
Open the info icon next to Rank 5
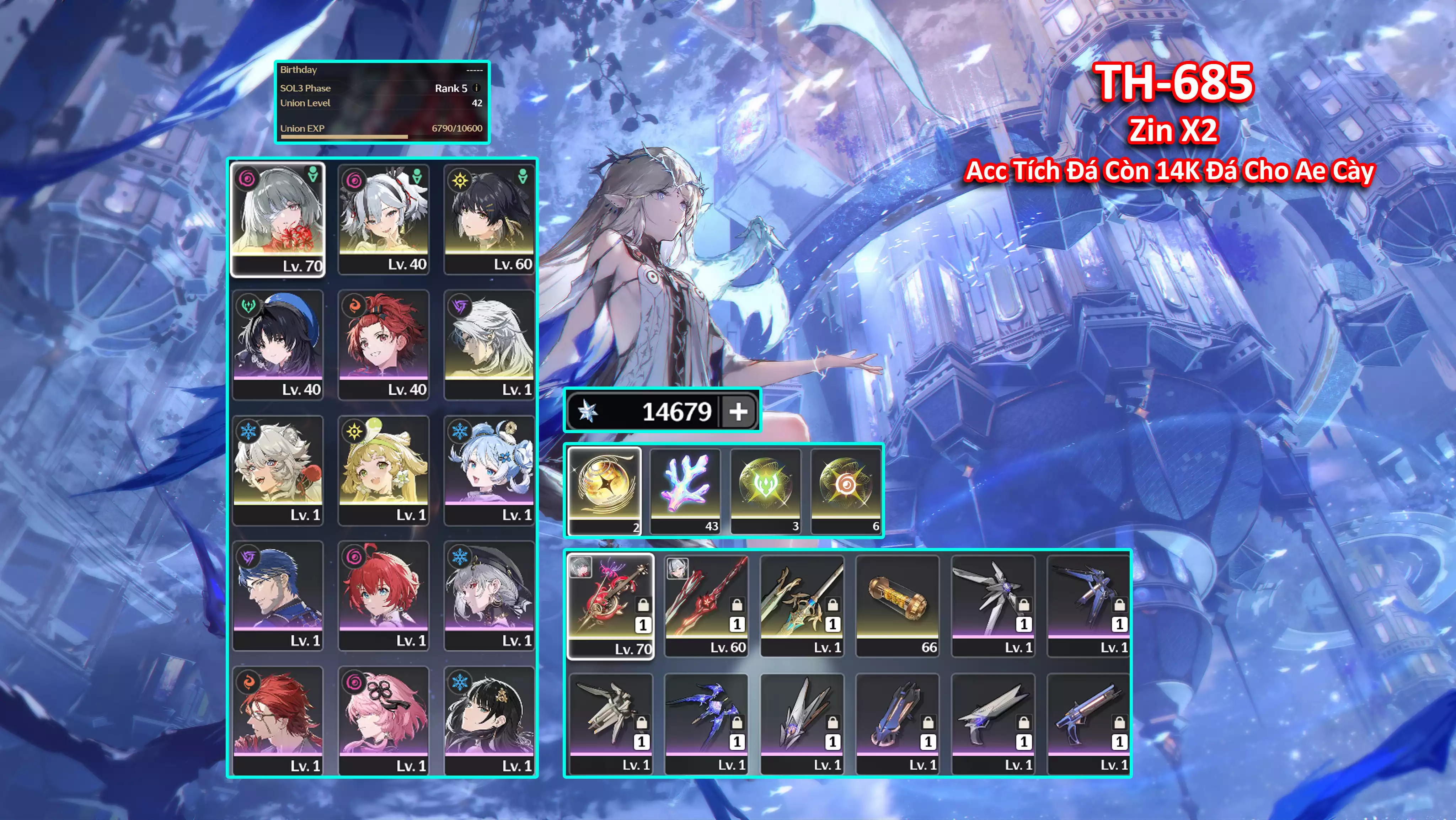point(476,88)
